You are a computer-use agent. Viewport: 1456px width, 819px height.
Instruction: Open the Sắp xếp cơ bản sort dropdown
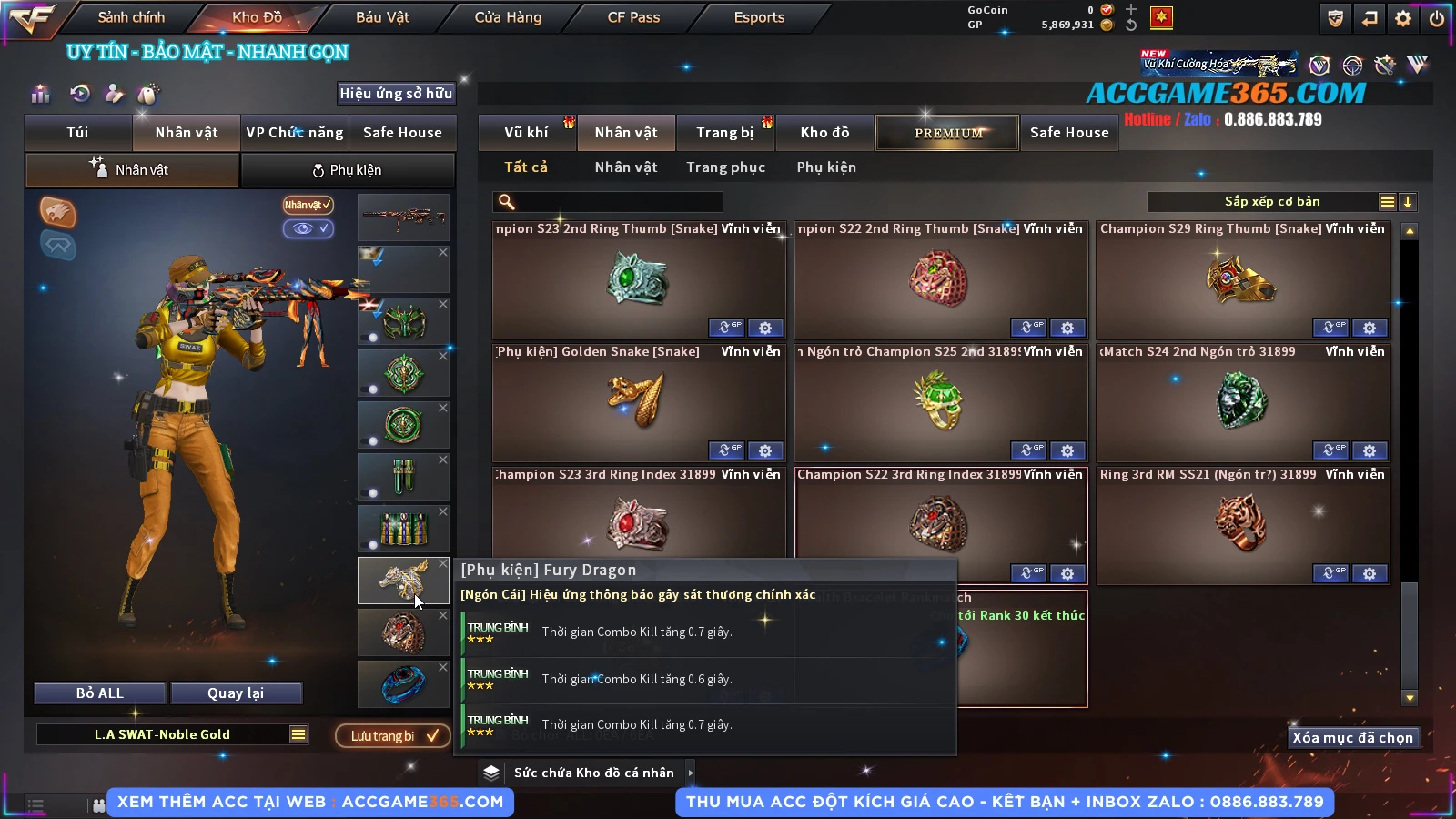[x=1271, y=202]
